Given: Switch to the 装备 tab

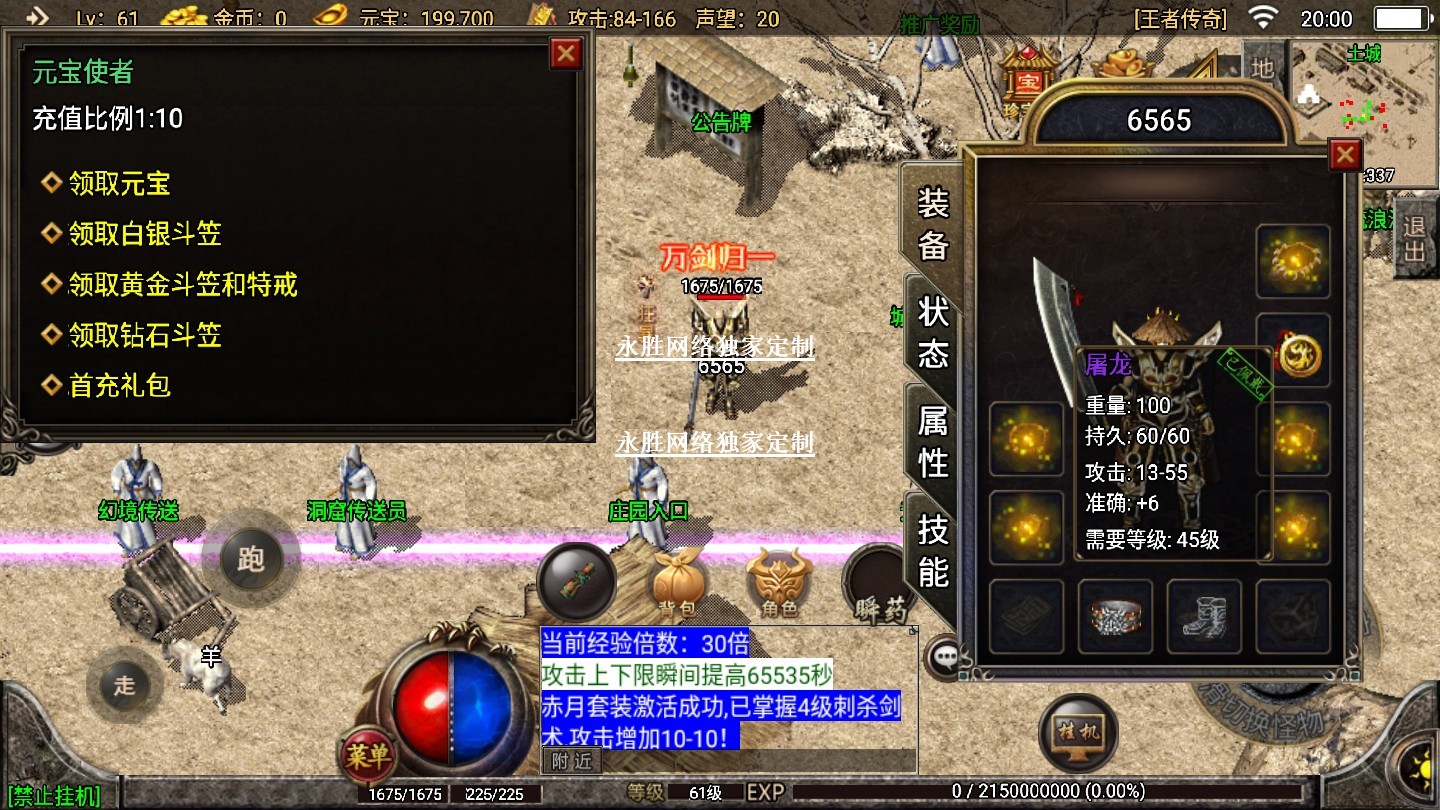Looking at the screenshot, I should pos(932,224).
